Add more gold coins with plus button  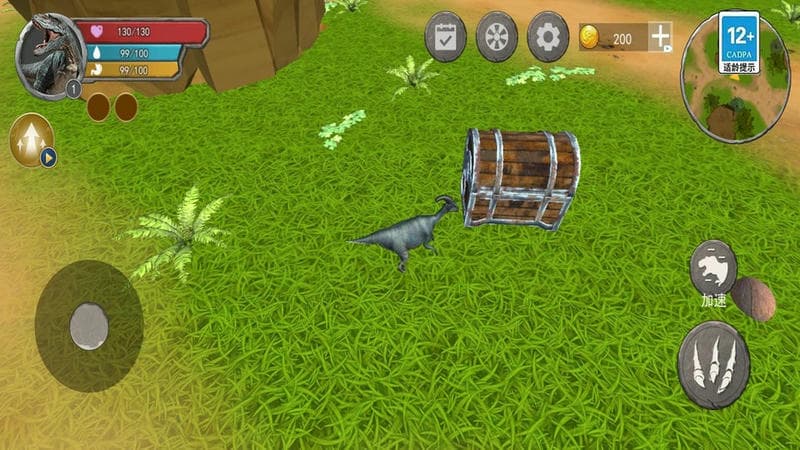(661, 38)
